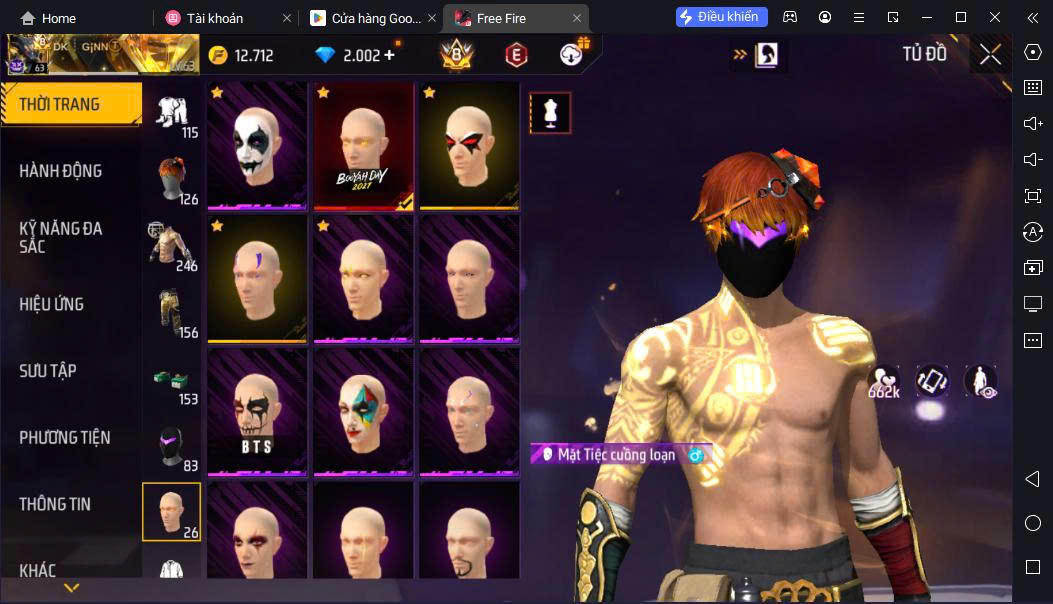The image size is (1053, 604).
Task: Open the pants subcategory with 156 items
Action: (x=172, y=312)
